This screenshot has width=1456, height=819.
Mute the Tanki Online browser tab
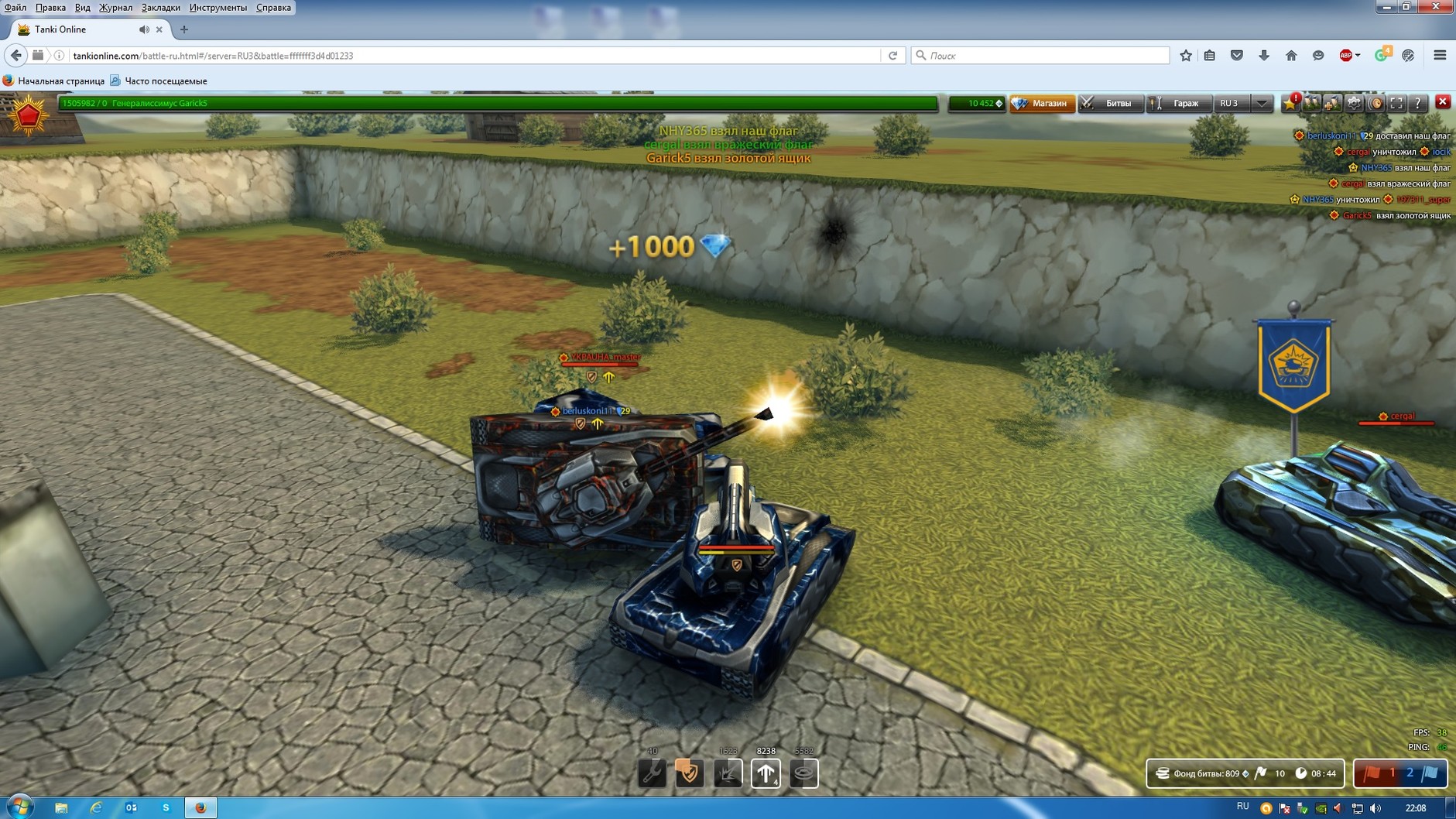144,29
